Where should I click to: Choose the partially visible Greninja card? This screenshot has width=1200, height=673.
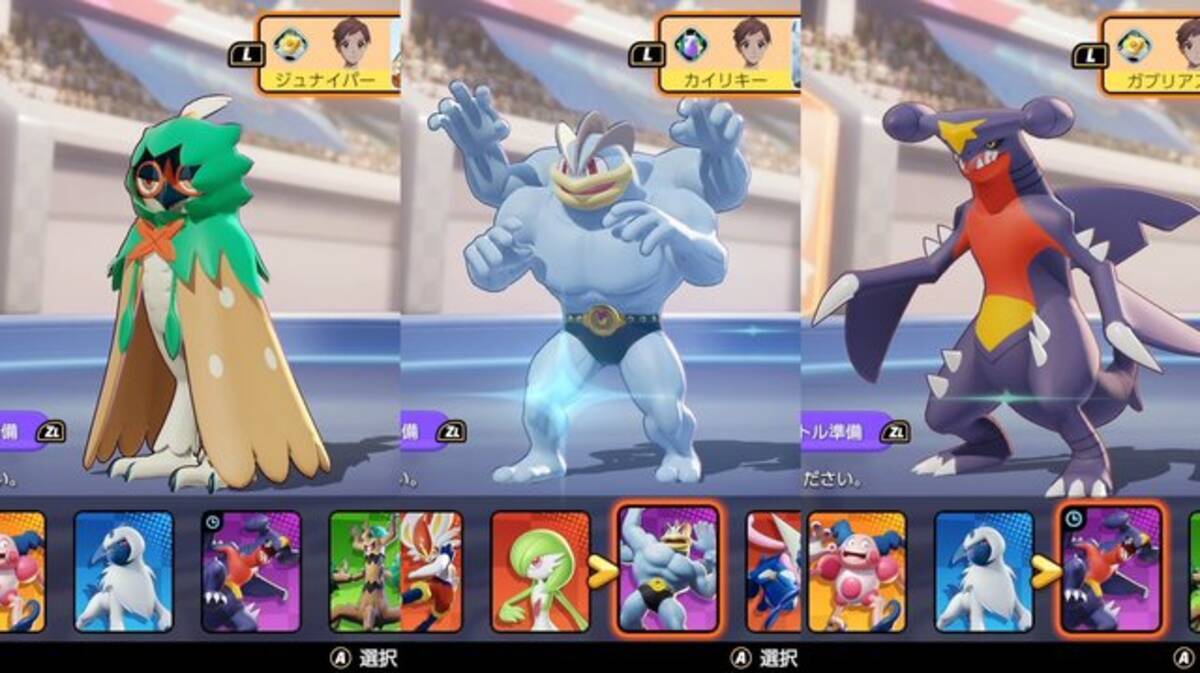click(x=773, y=571)
